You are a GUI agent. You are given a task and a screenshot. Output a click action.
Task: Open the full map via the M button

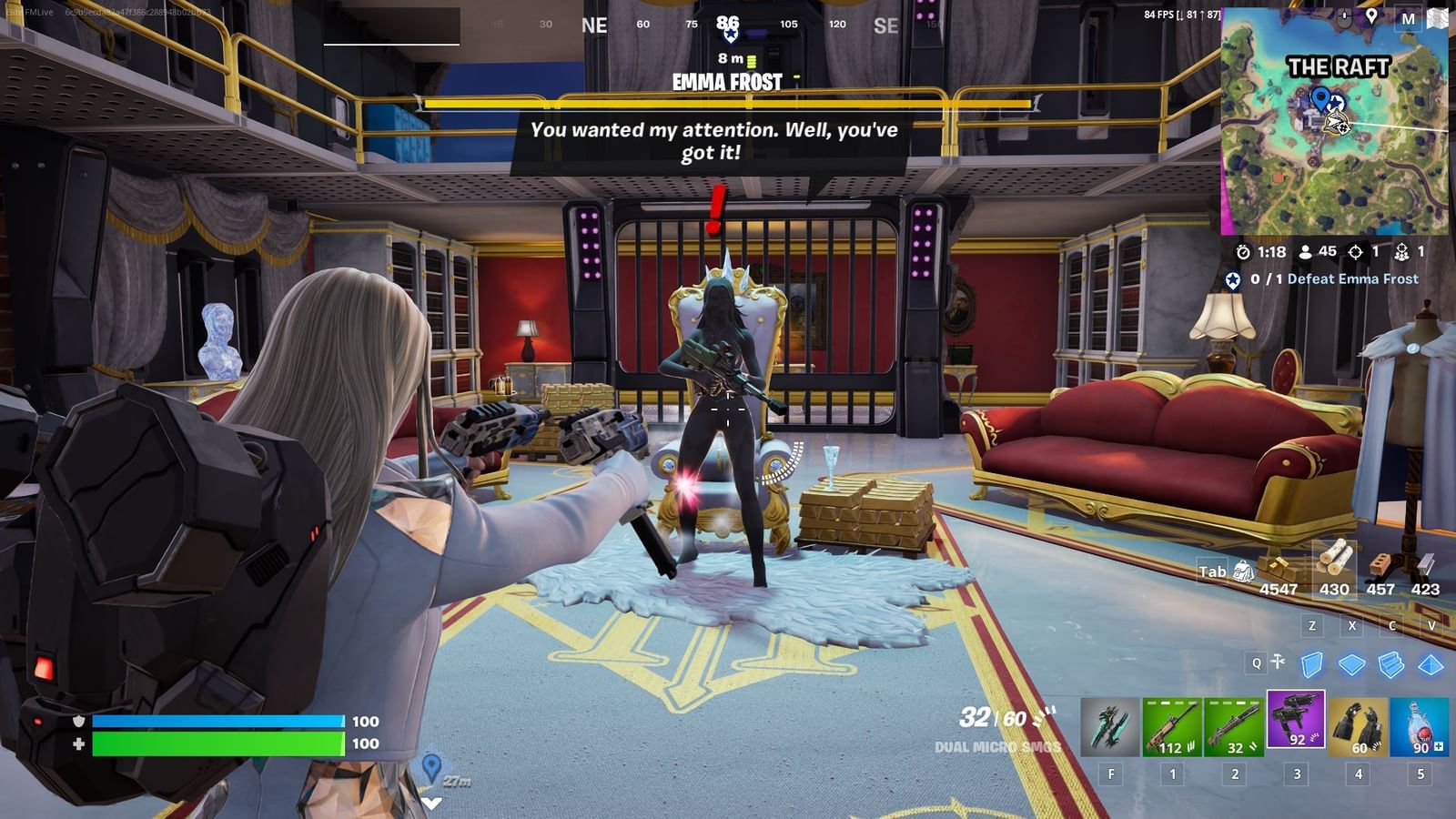coord(1409,17)
